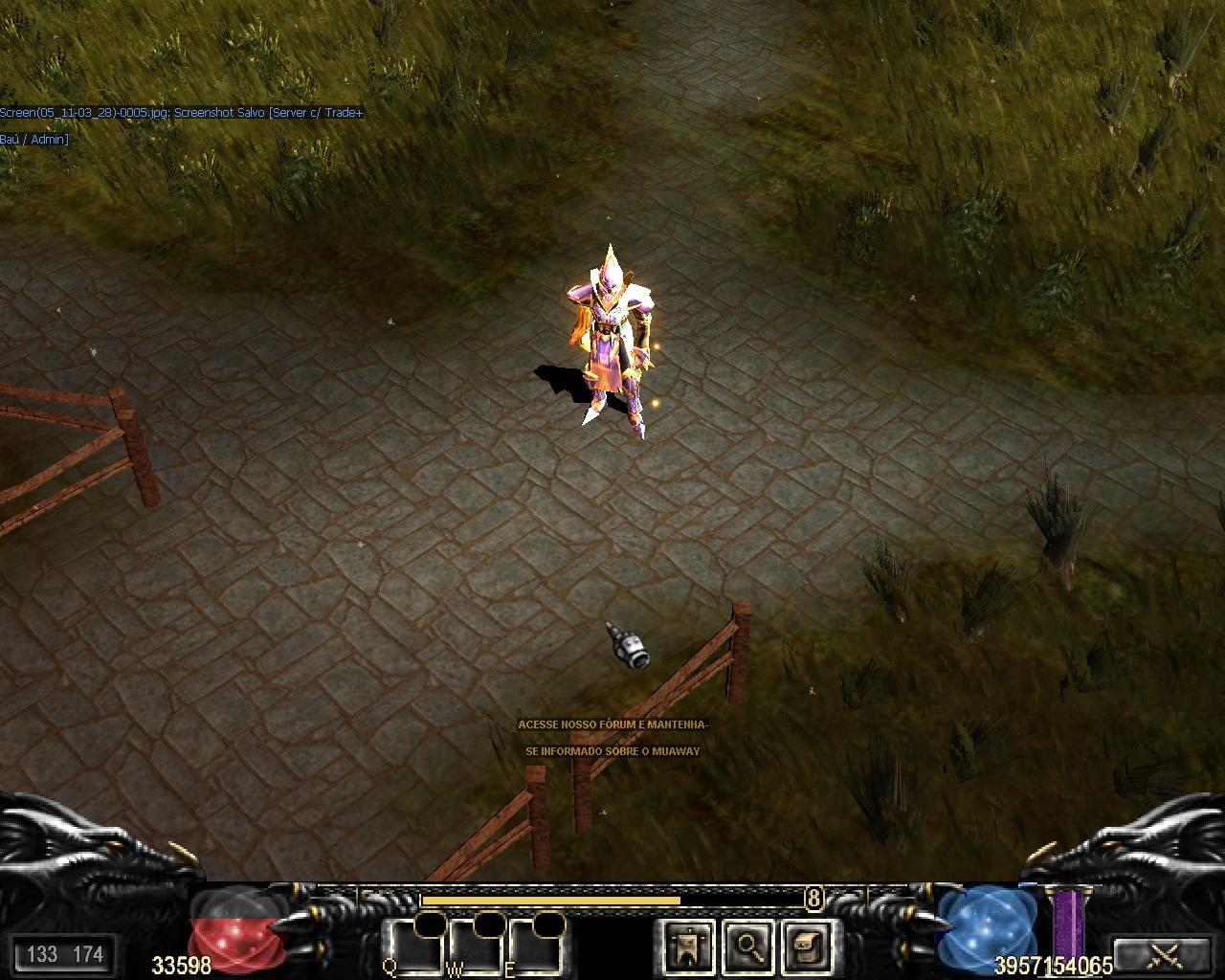Click the magnifying glass button
Viewport: 1225px width, 980px height.
(746, 947)
